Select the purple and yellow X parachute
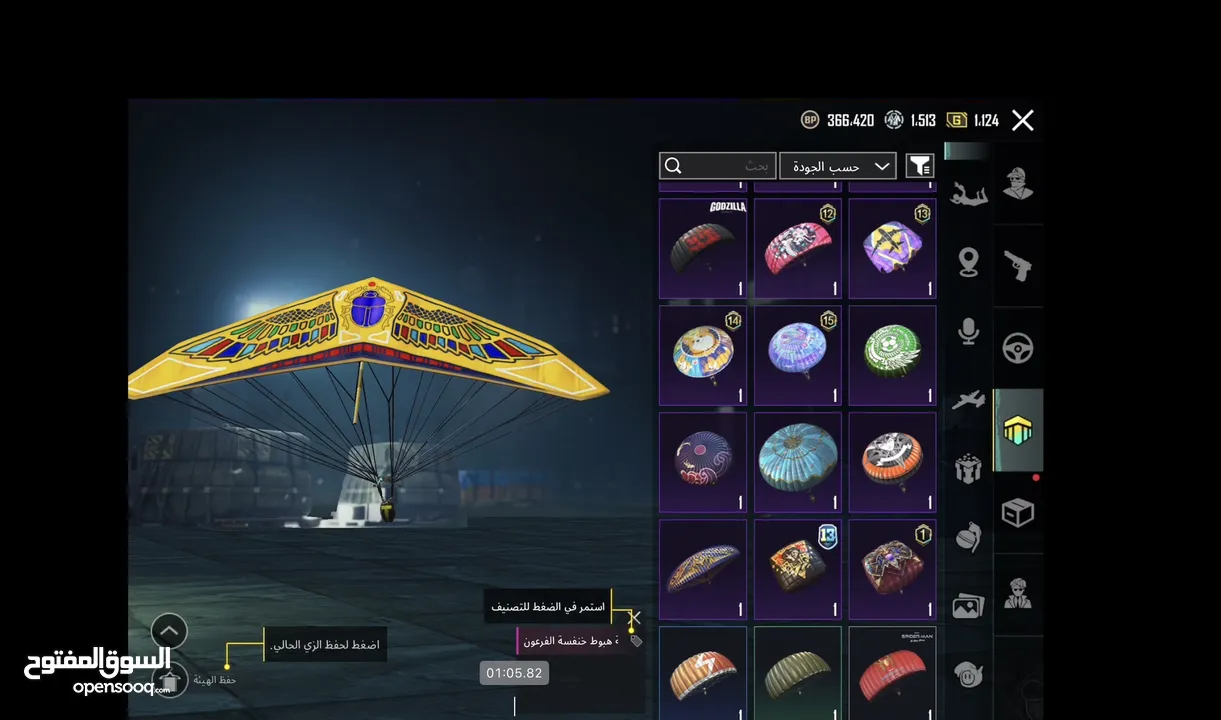The height and width of the screenshot is (720, 1221). [892, 248]
